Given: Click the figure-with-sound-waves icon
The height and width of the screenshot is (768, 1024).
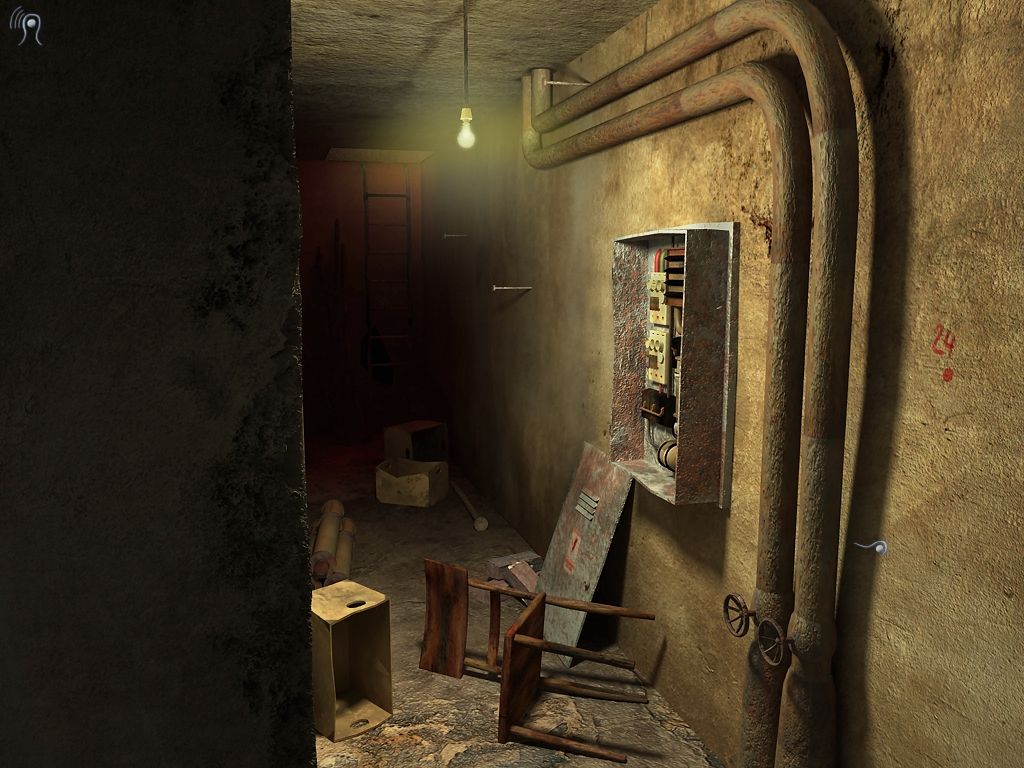Looking at the screenshot, I should (x=26, y=26).
